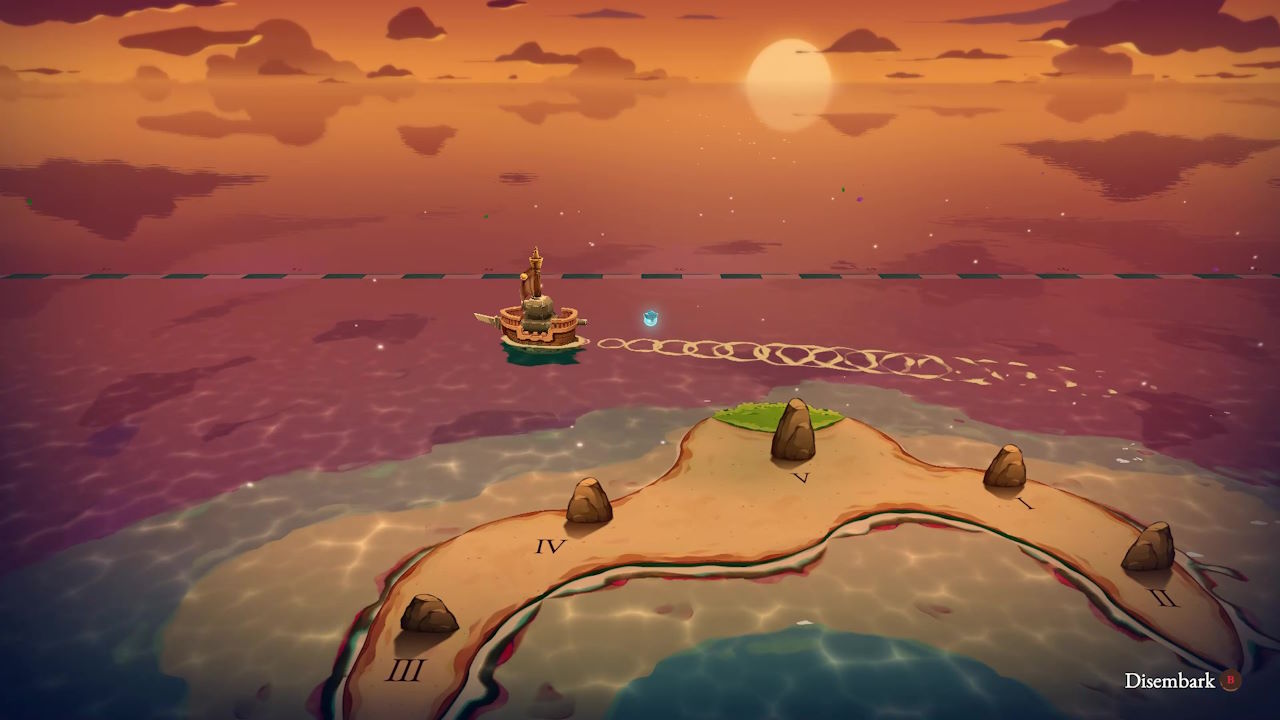
Task: Click the glowing blue collectible near the ship
Action: [649, 318]
